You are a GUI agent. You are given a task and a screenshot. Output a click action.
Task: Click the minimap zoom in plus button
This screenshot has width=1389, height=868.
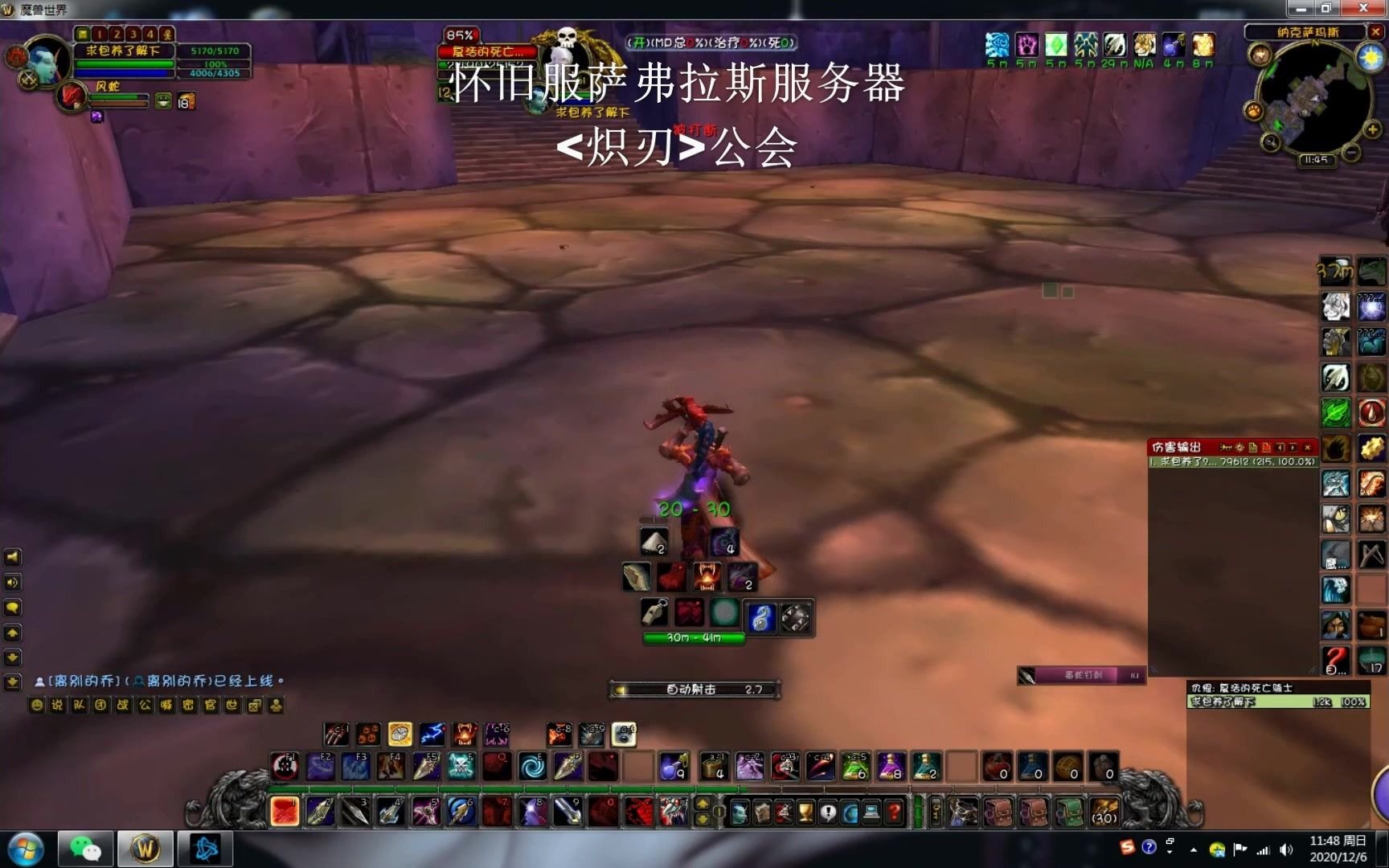click(x=1371, y=129)
